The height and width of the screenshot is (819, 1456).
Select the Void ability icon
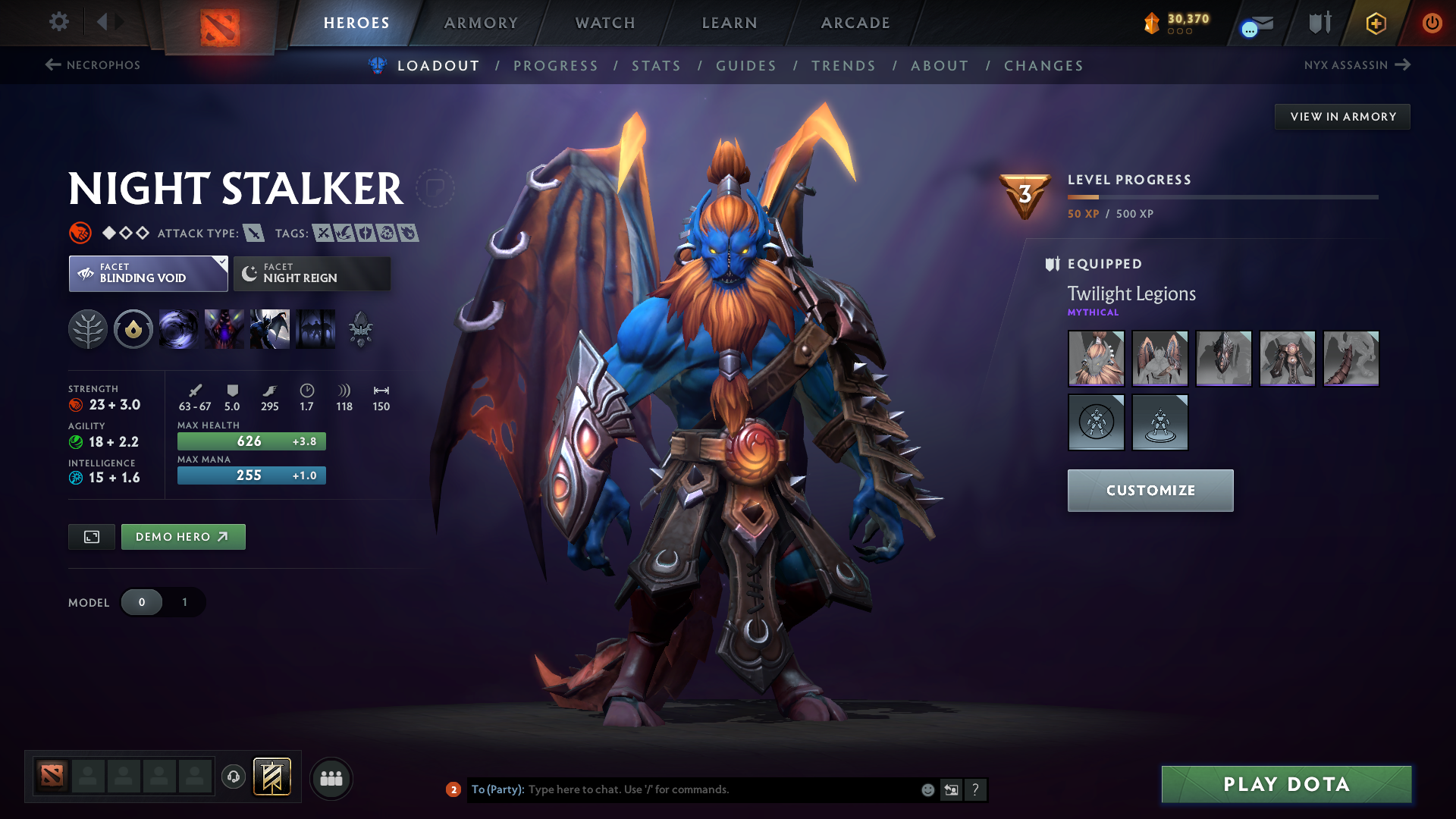178,329
